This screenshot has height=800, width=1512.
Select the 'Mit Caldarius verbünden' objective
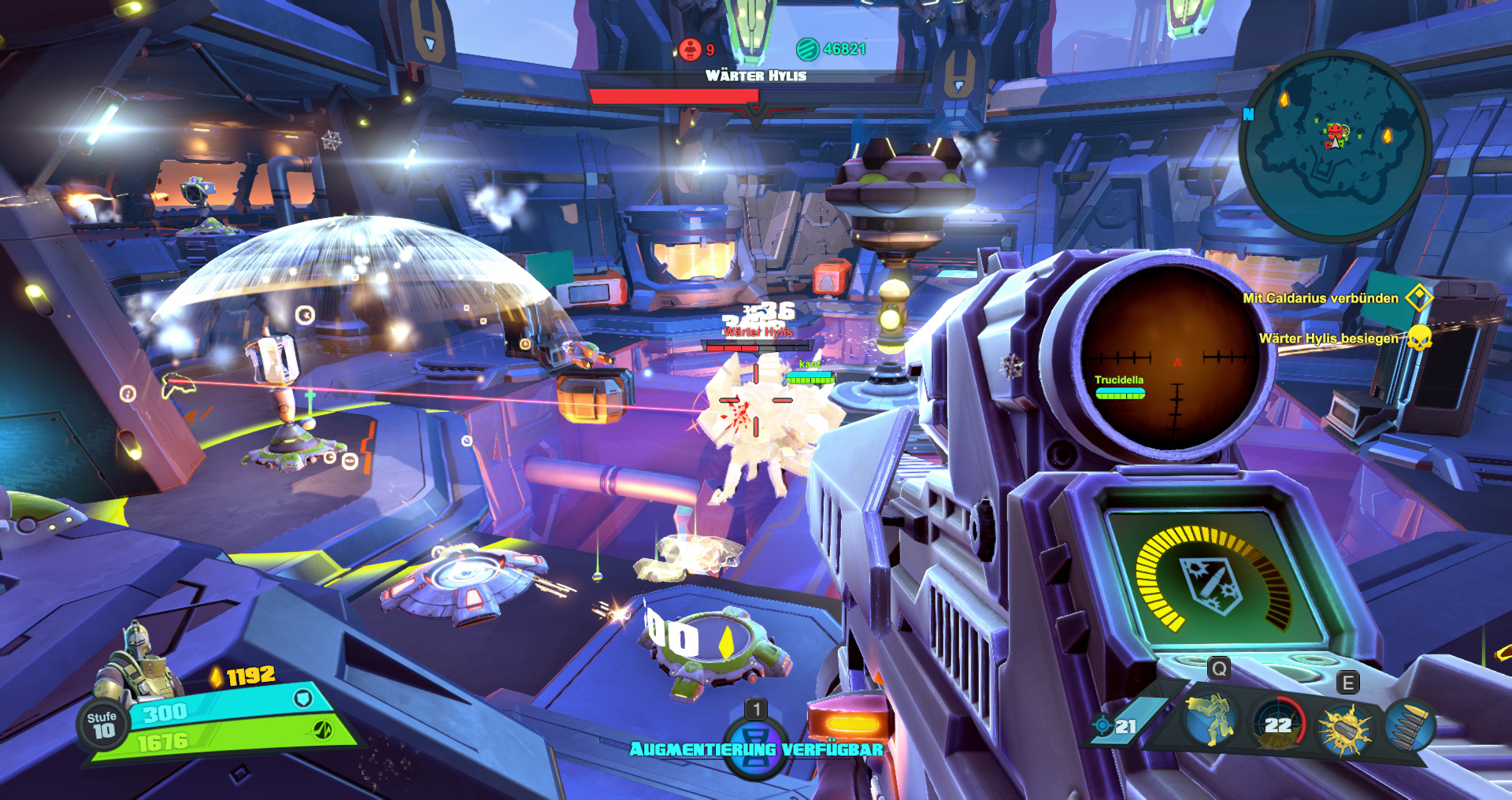coord(1320,298)
